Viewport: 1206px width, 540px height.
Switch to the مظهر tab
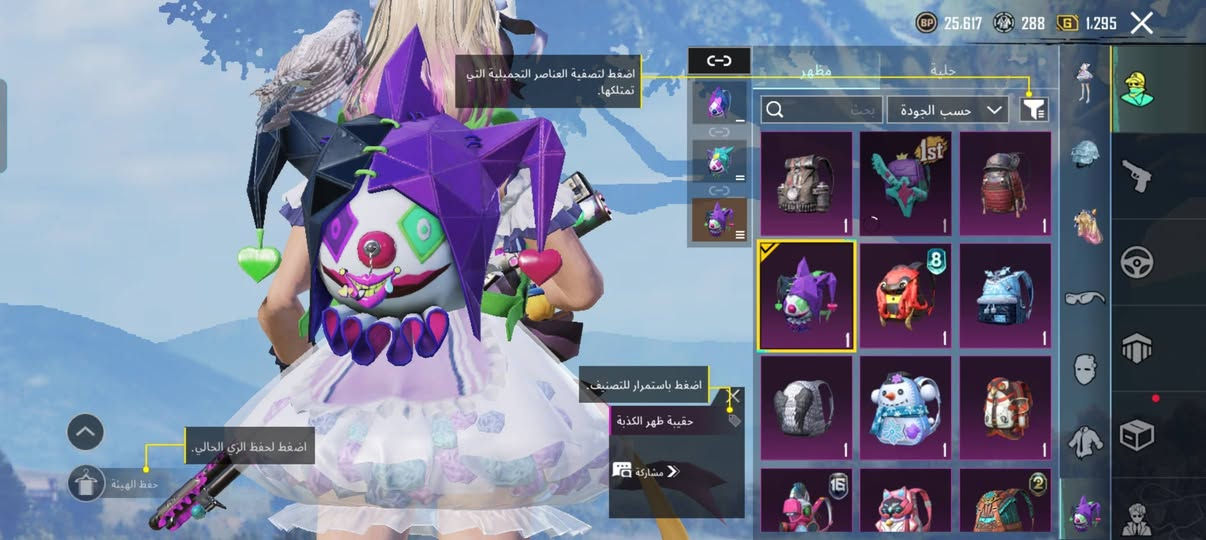pyautogui.click(x=816, y=70)
